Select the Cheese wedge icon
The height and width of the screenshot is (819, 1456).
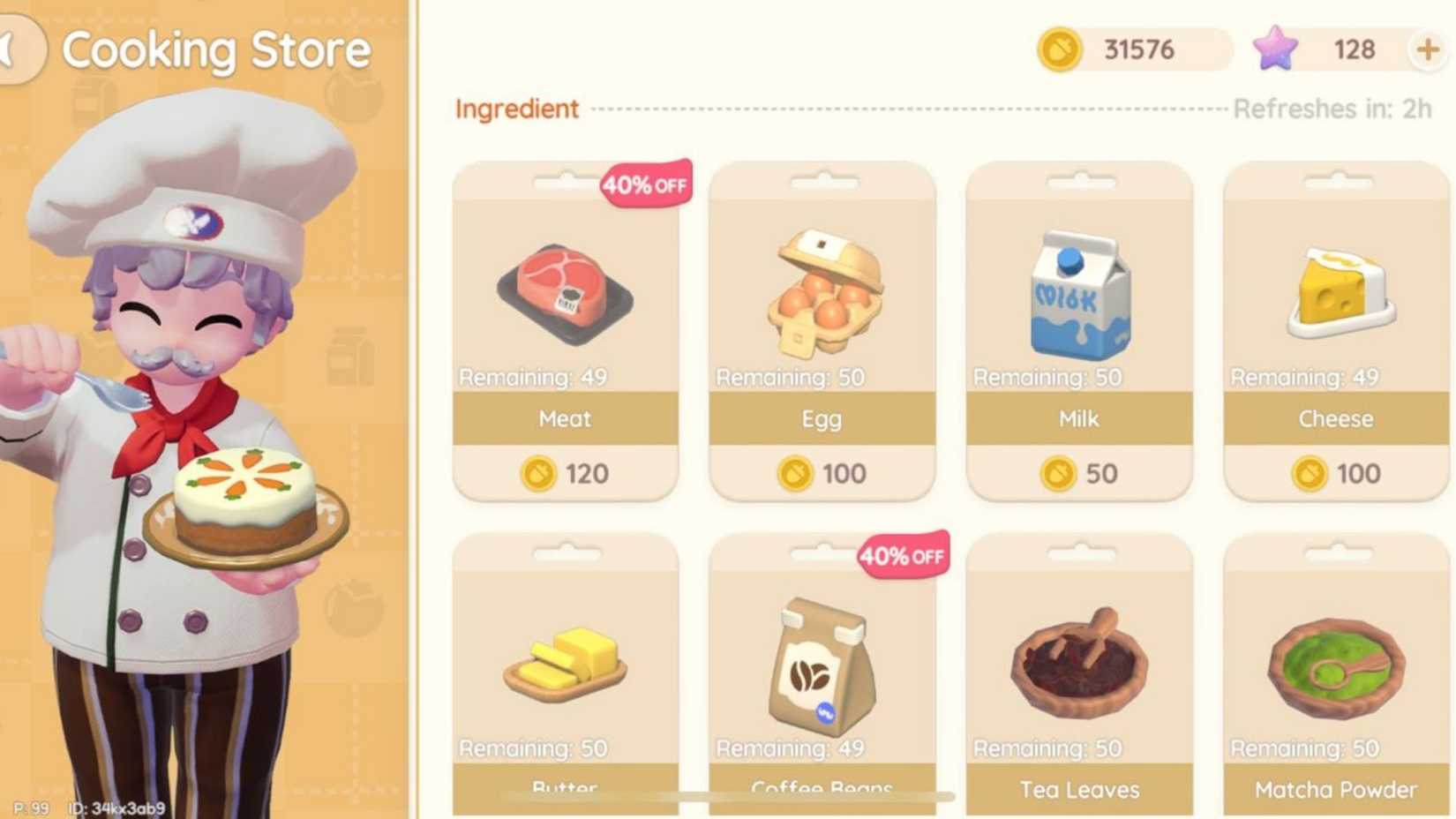tap(1334, 291)
